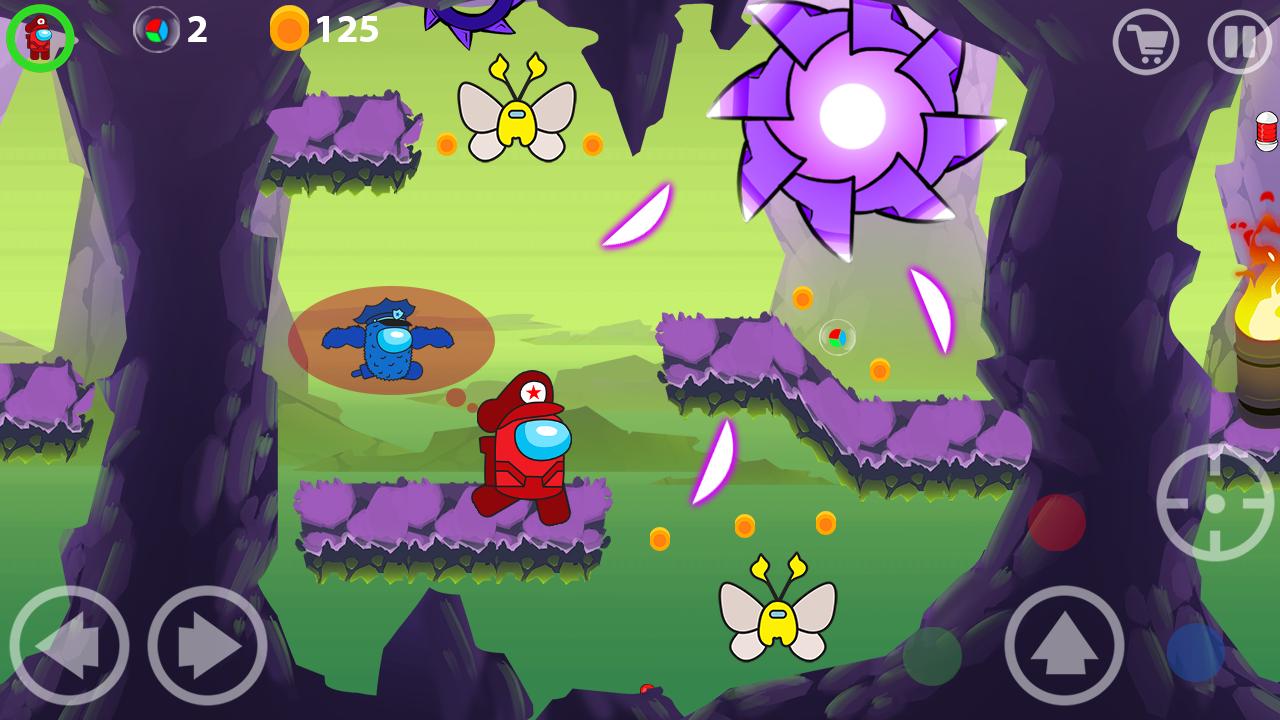Screen dimensions: 1280x720
Task: Hit the jump up-arrow button
Action: point(1064,646)
